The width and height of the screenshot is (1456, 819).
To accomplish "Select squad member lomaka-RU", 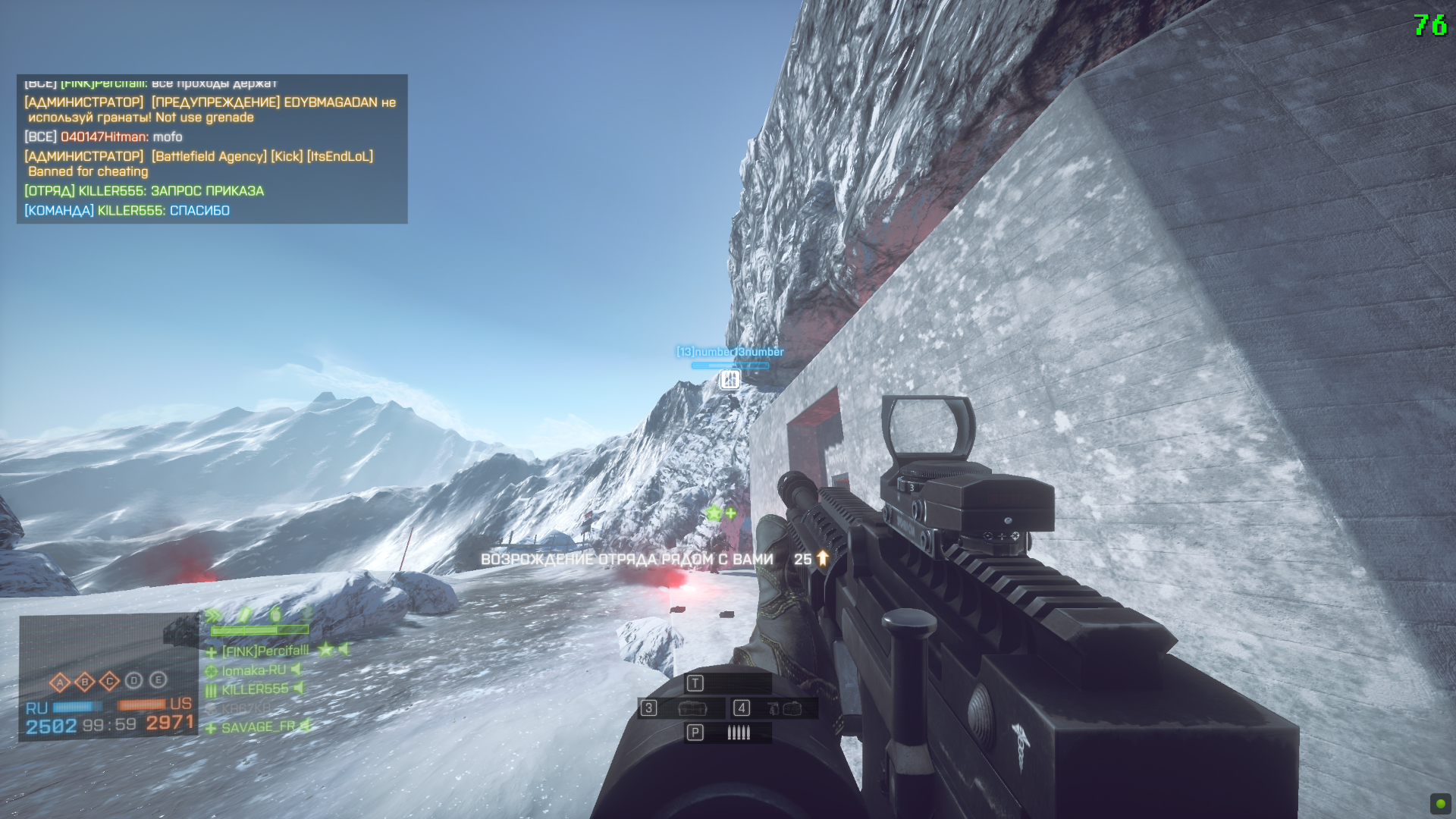I will pyautogui.click(x=253, y=670).
